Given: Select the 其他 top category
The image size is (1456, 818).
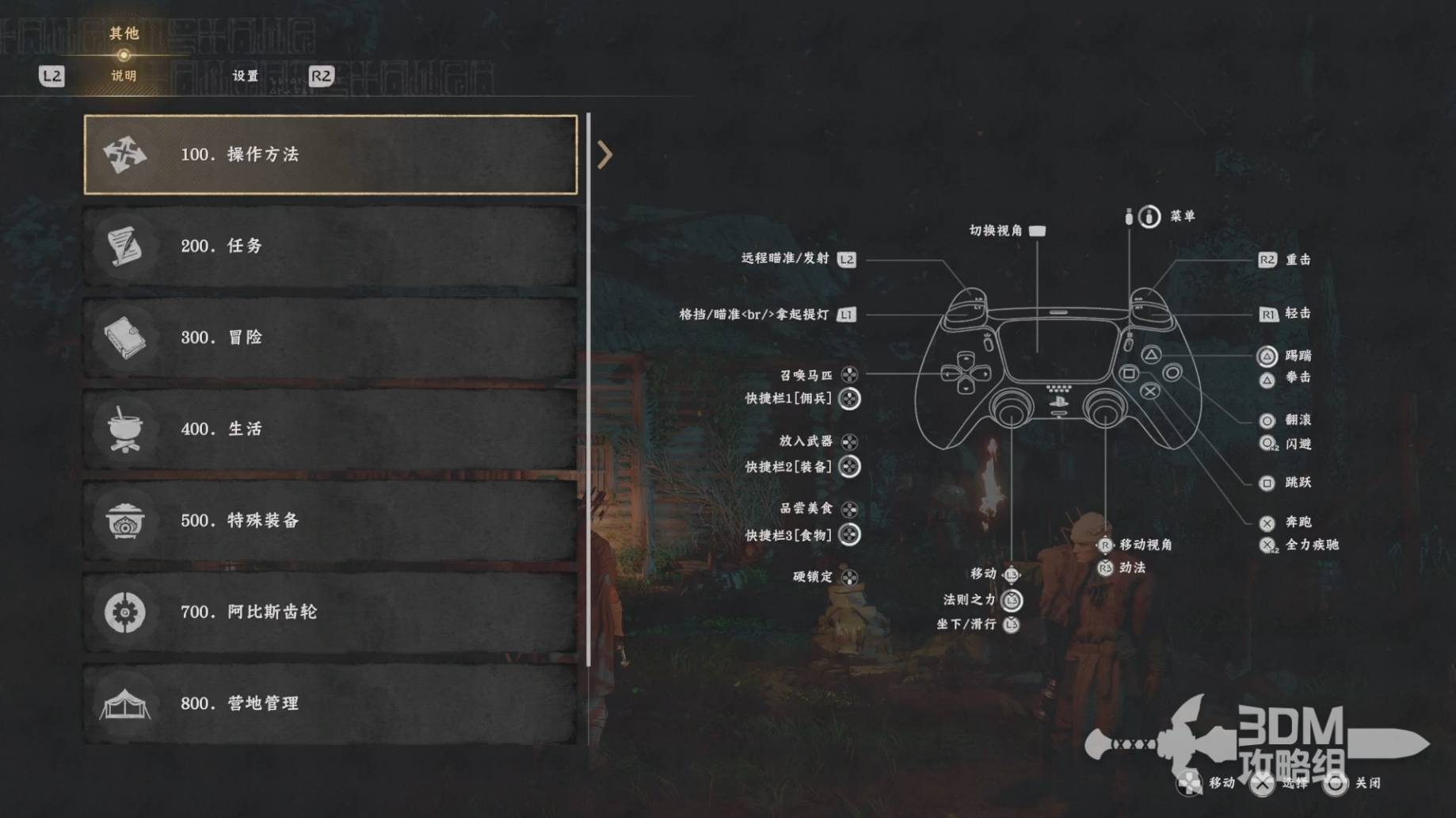Looking at the screenshot, I should click(x=124, y=34).
